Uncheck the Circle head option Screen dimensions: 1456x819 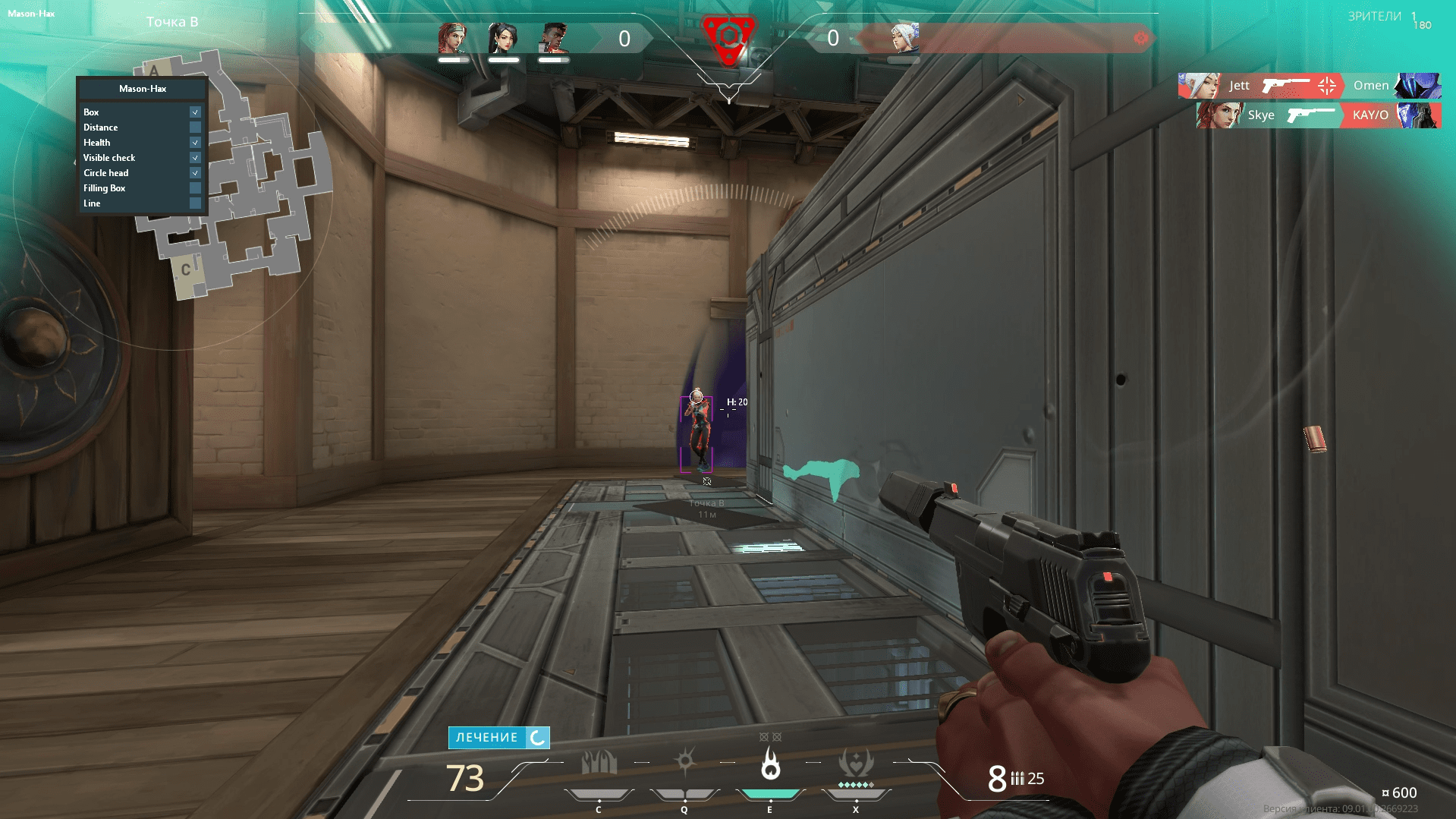[x=195, y=173]
